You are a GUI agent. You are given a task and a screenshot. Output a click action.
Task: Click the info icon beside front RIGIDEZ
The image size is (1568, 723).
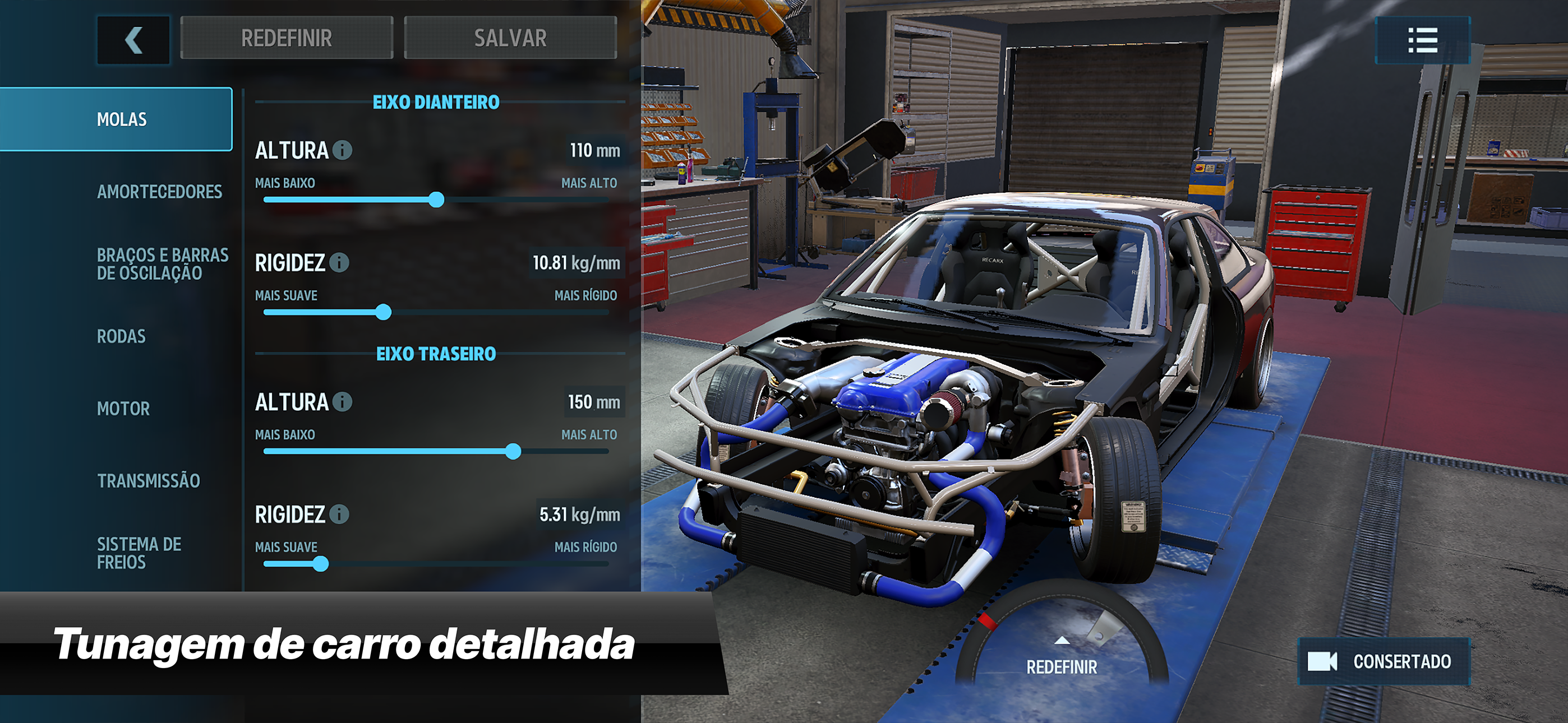[339, 263]
